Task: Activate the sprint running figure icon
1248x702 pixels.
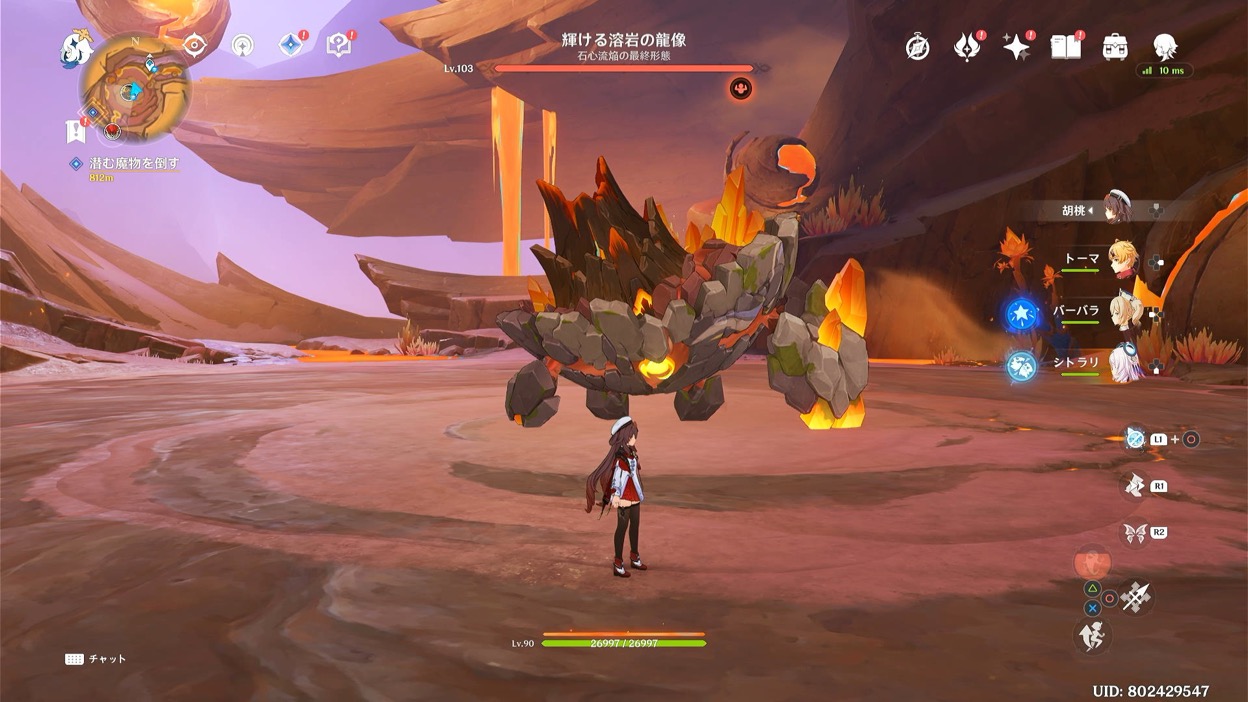Action: click(1092, 636)
